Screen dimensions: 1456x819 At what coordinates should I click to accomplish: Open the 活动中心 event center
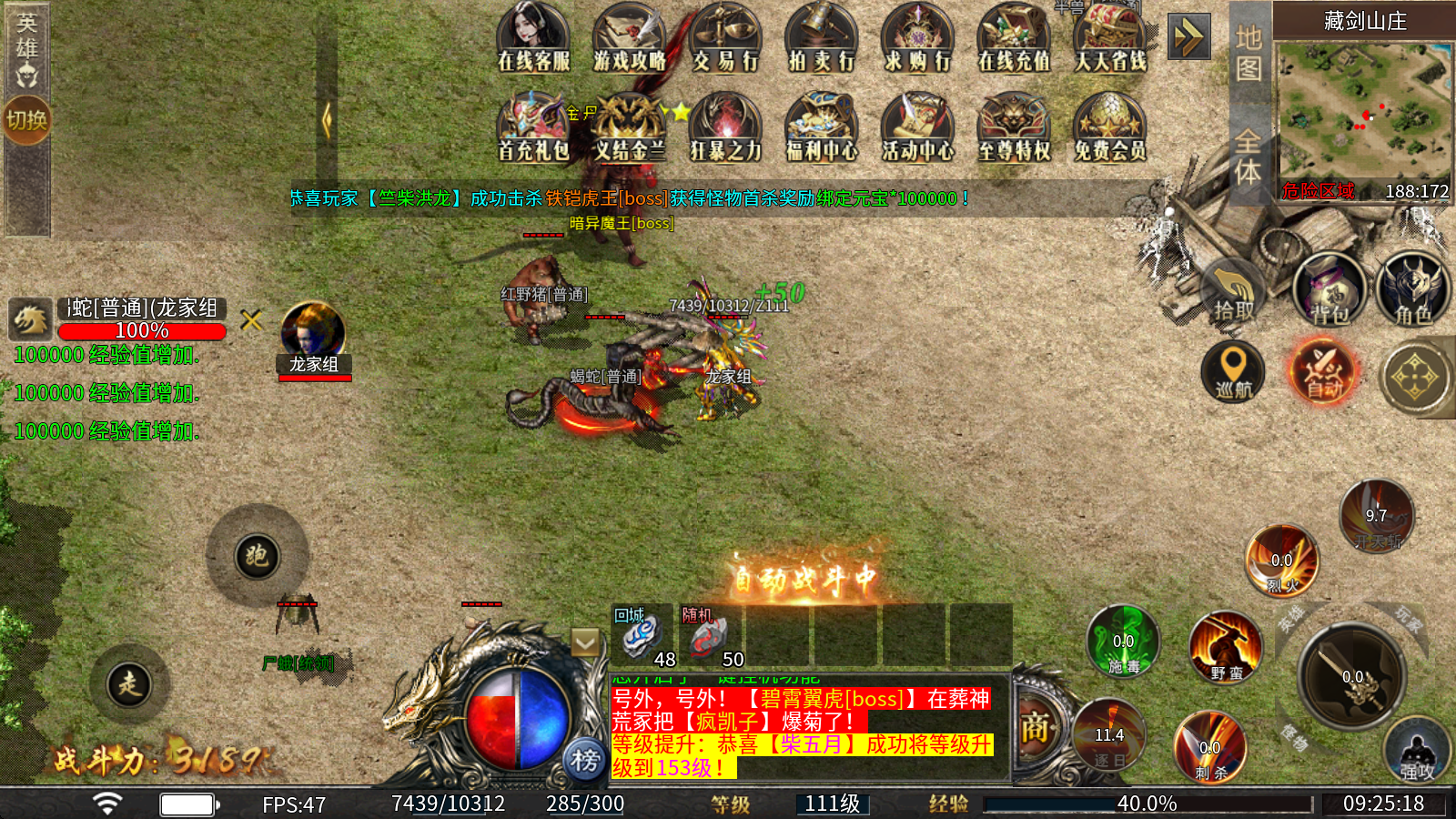pos(917,127)
